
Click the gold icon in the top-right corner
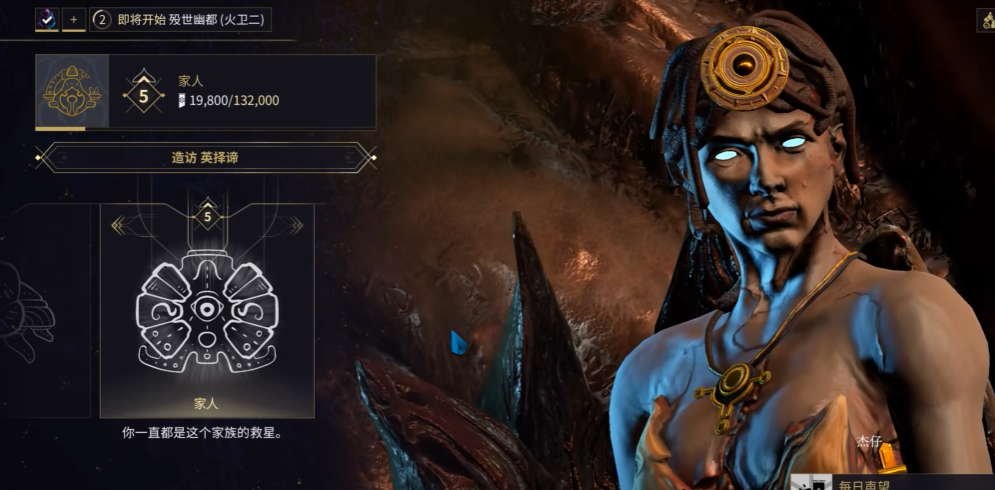(985, 20)
